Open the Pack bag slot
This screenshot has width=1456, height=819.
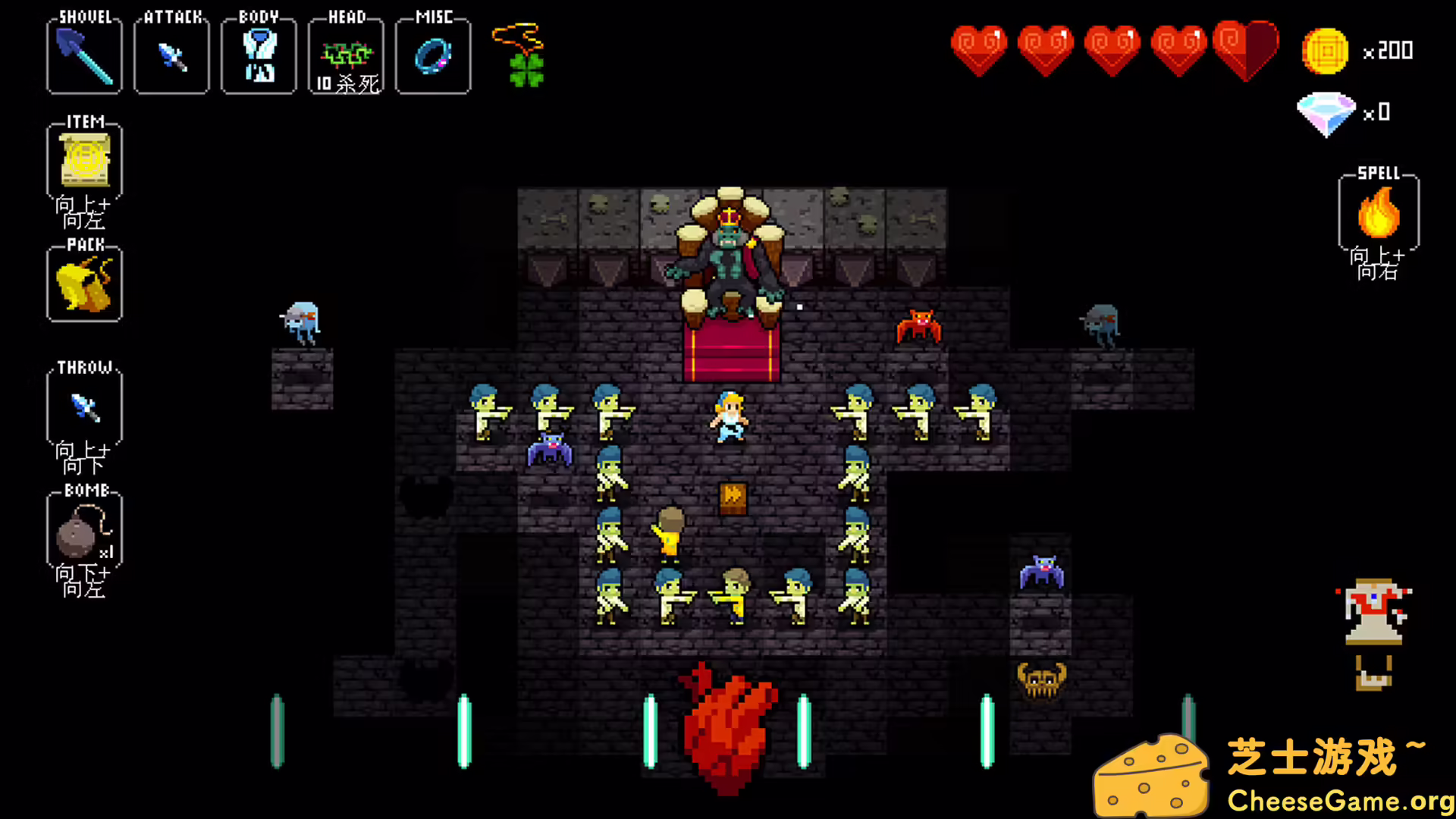(x=83, y=285)
